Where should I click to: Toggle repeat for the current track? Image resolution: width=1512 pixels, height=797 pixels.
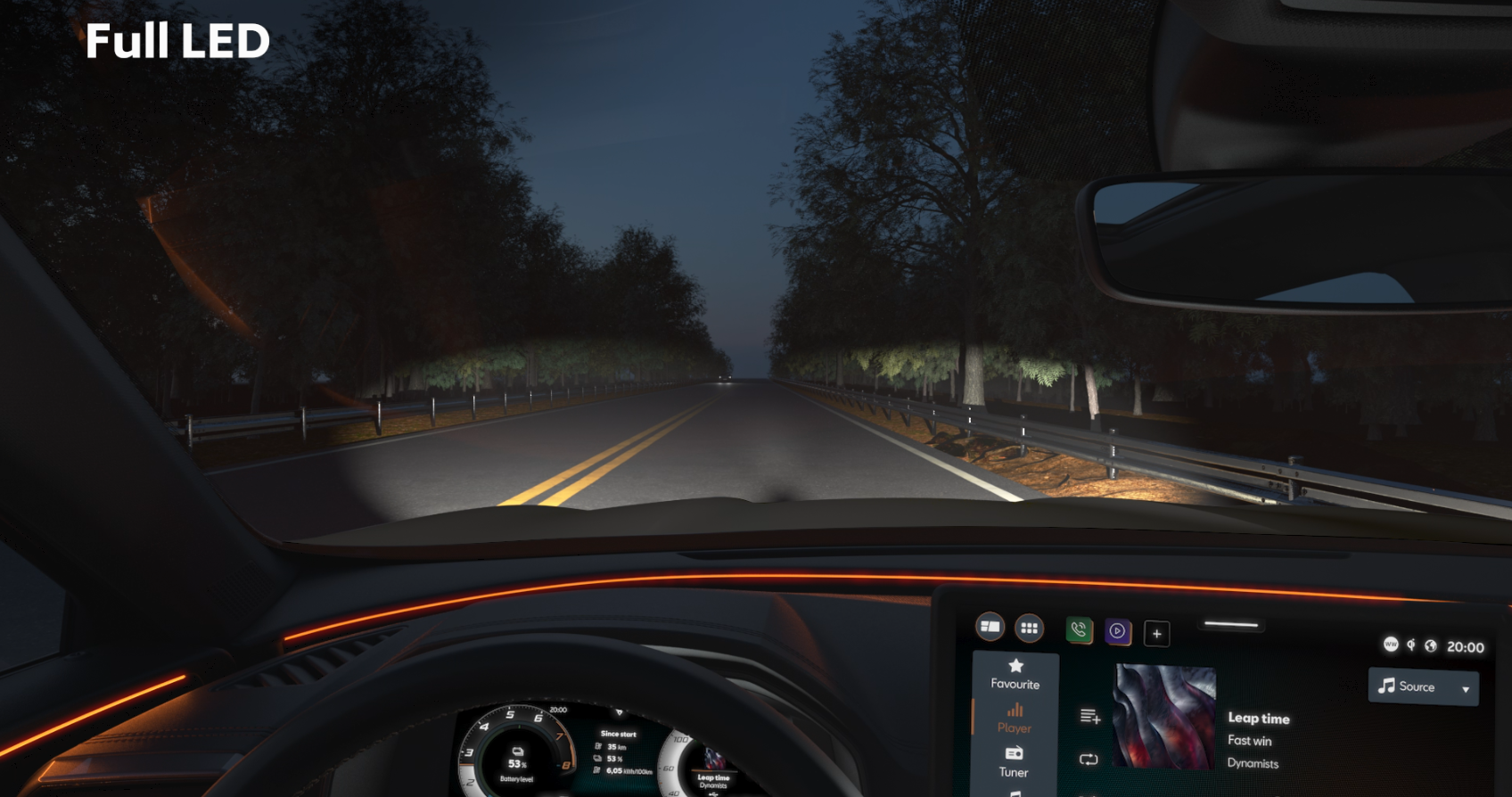tap(1089, 760)
